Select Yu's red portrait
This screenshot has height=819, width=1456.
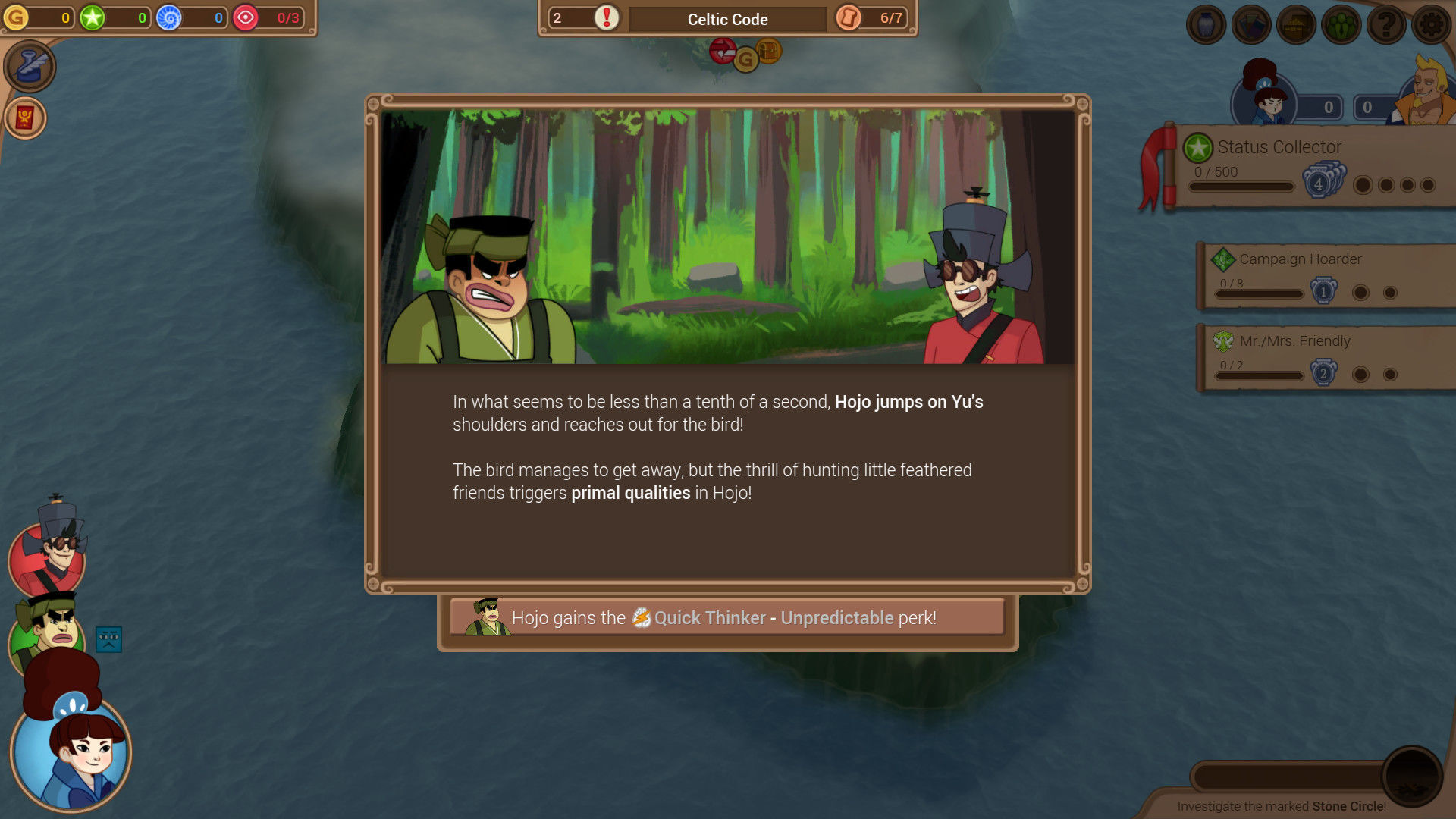(x=47, y=557)
